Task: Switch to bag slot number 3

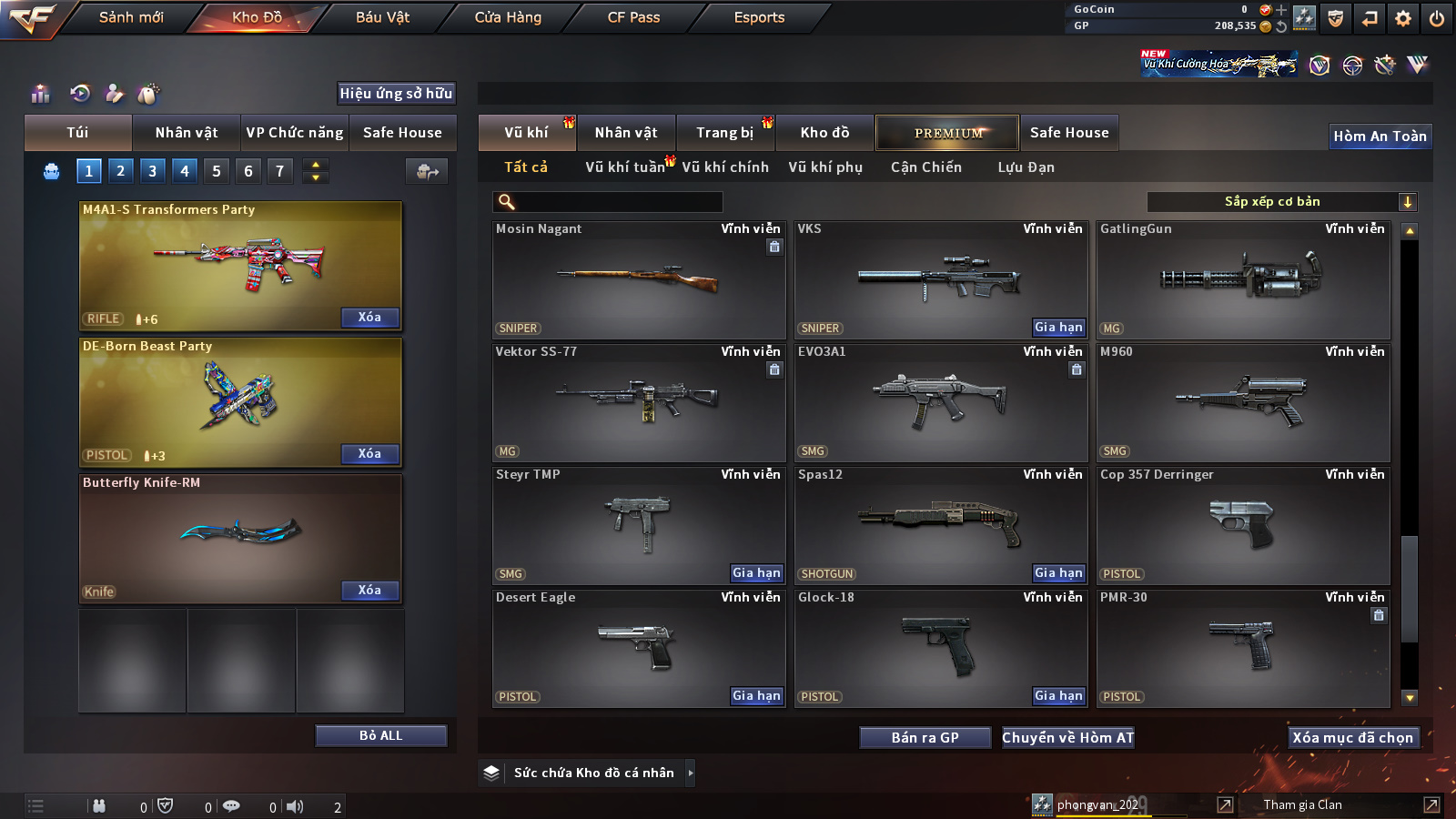Action: tap(152, 171)
